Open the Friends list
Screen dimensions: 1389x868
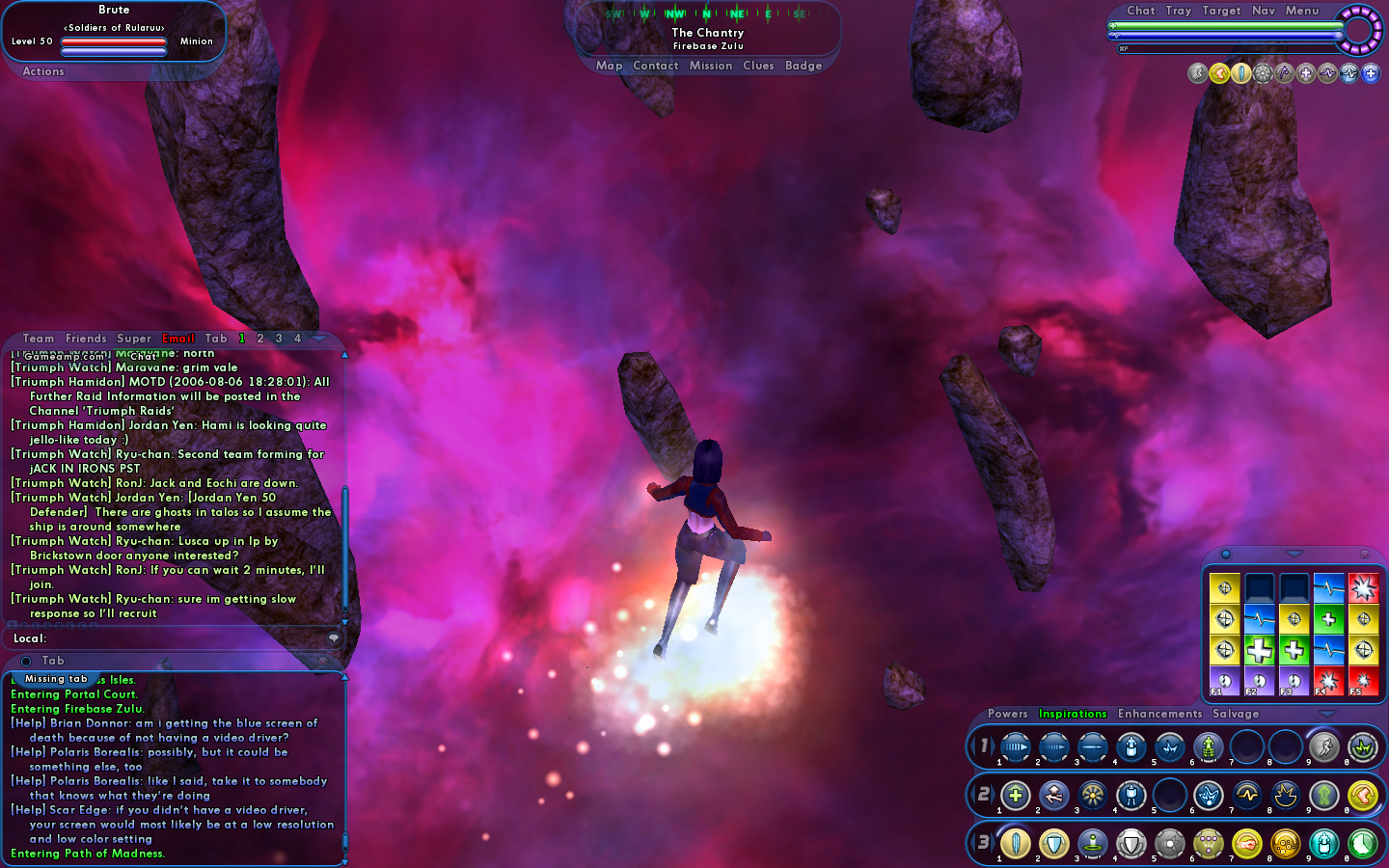(x=86, y=339)
